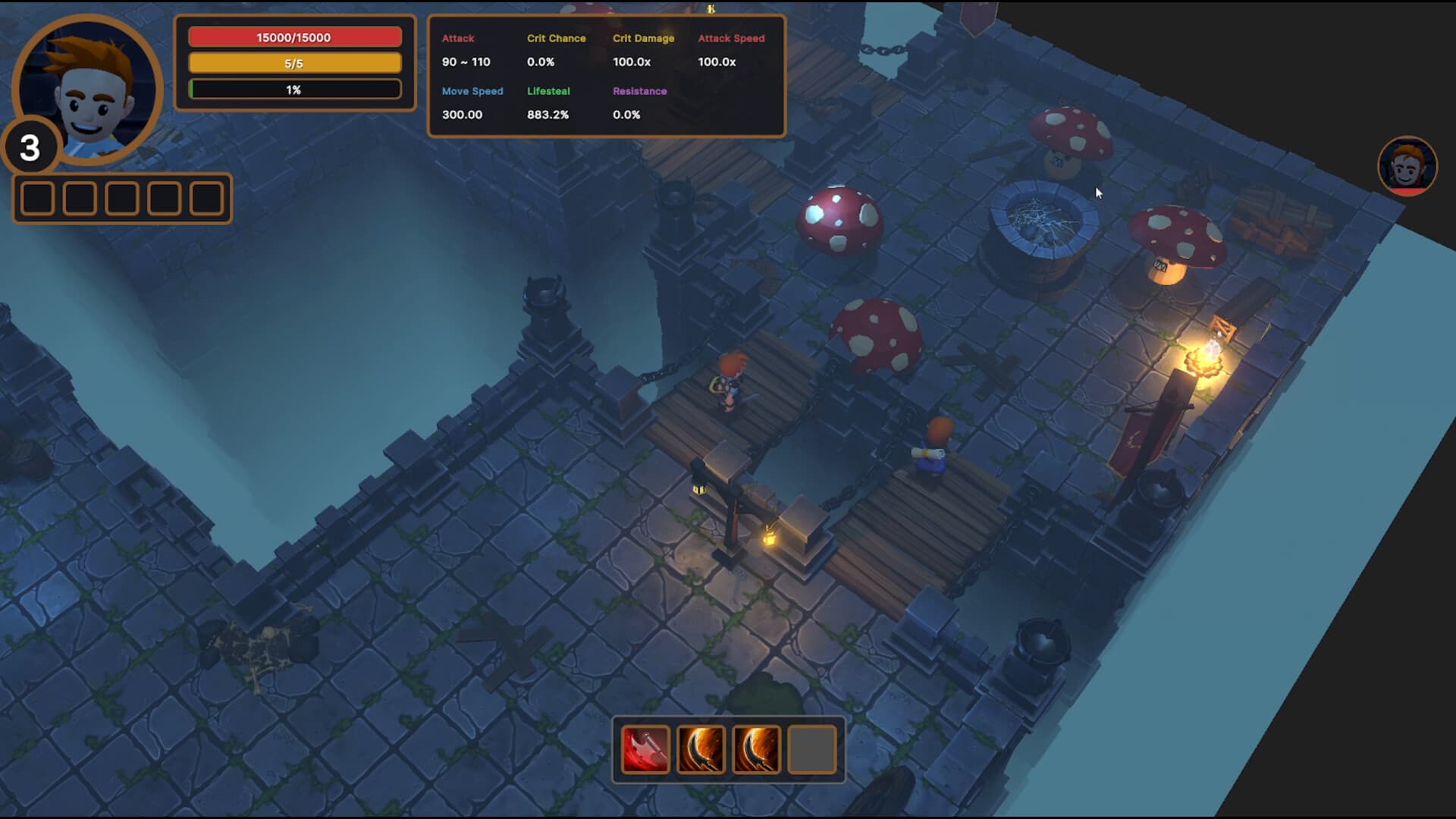1456x819 pixels.
Task: Activate the second flaming sickle skill
Action: tap(756, 749)
